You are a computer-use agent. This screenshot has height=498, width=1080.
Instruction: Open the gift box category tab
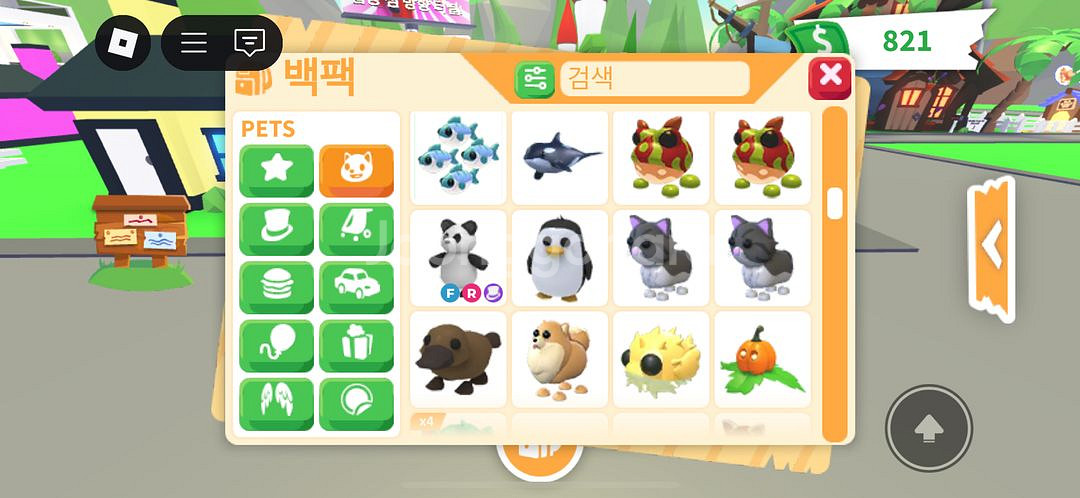click(356, 345)
